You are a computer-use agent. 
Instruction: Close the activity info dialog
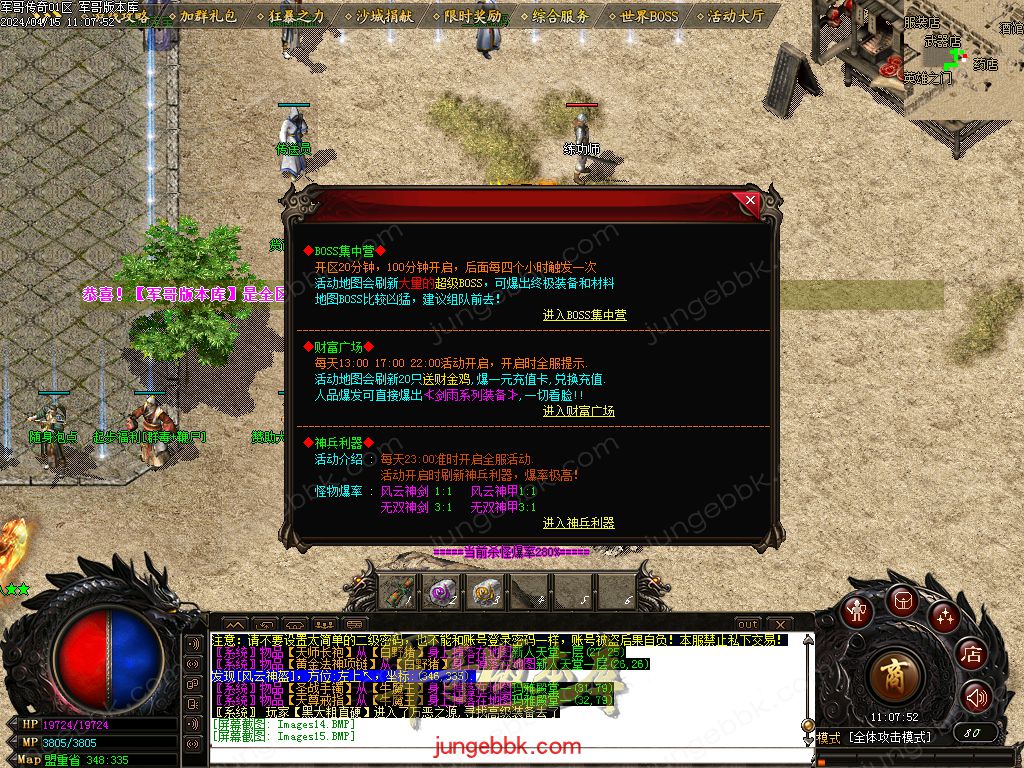click(x=750, y=201)
